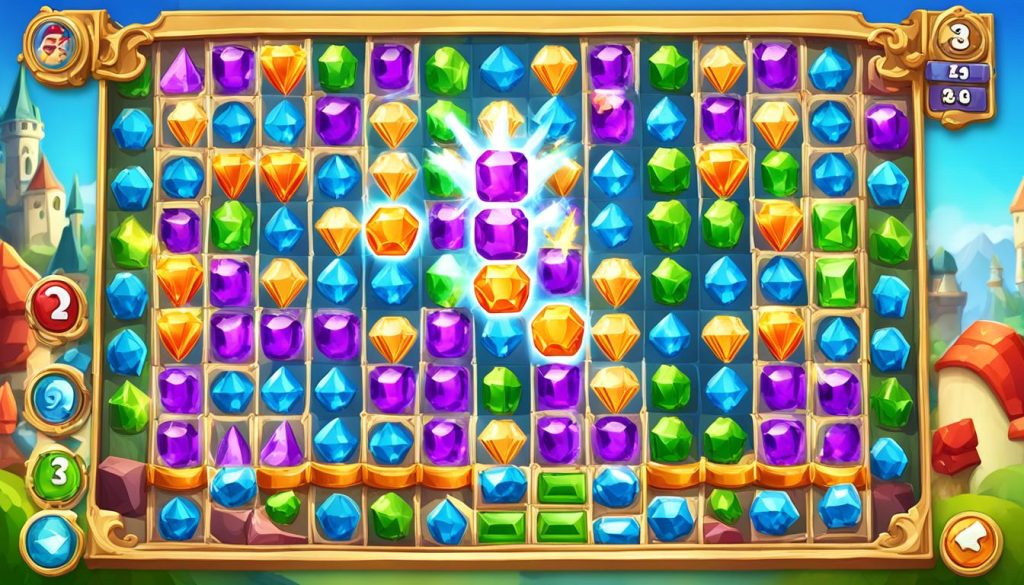This screenshot has height=585, width=1024.
Task: Select the orange hexagon gem beside glowing purple gems
Action: tap(392, 230)
